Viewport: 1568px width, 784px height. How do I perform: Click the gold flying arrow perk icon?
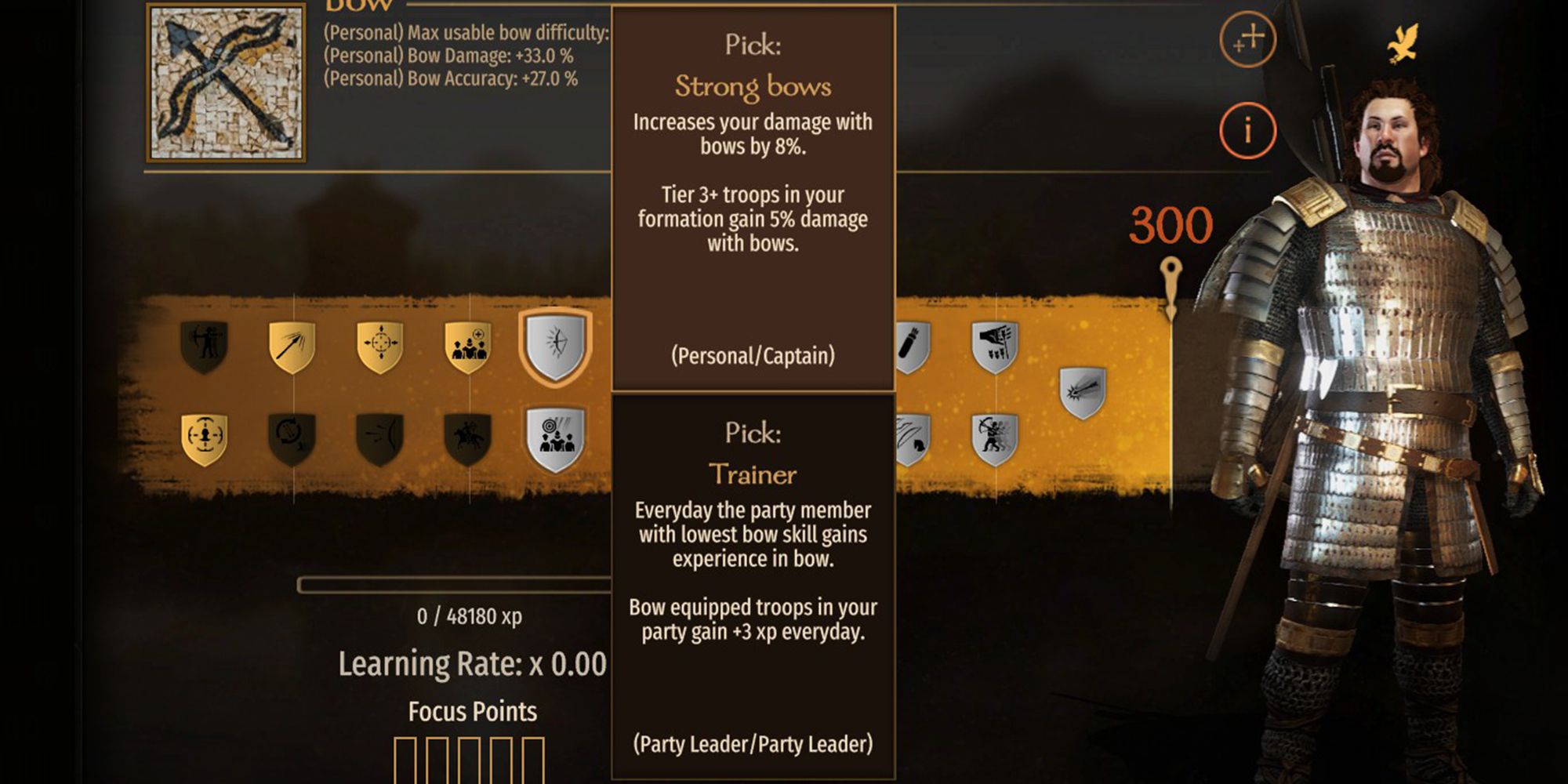point(292,345)
